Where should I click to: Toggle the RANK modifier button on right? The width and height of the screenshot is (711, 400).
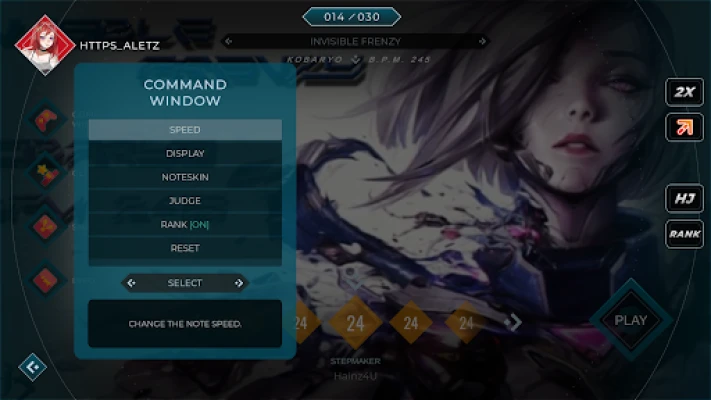pos(684,234)
